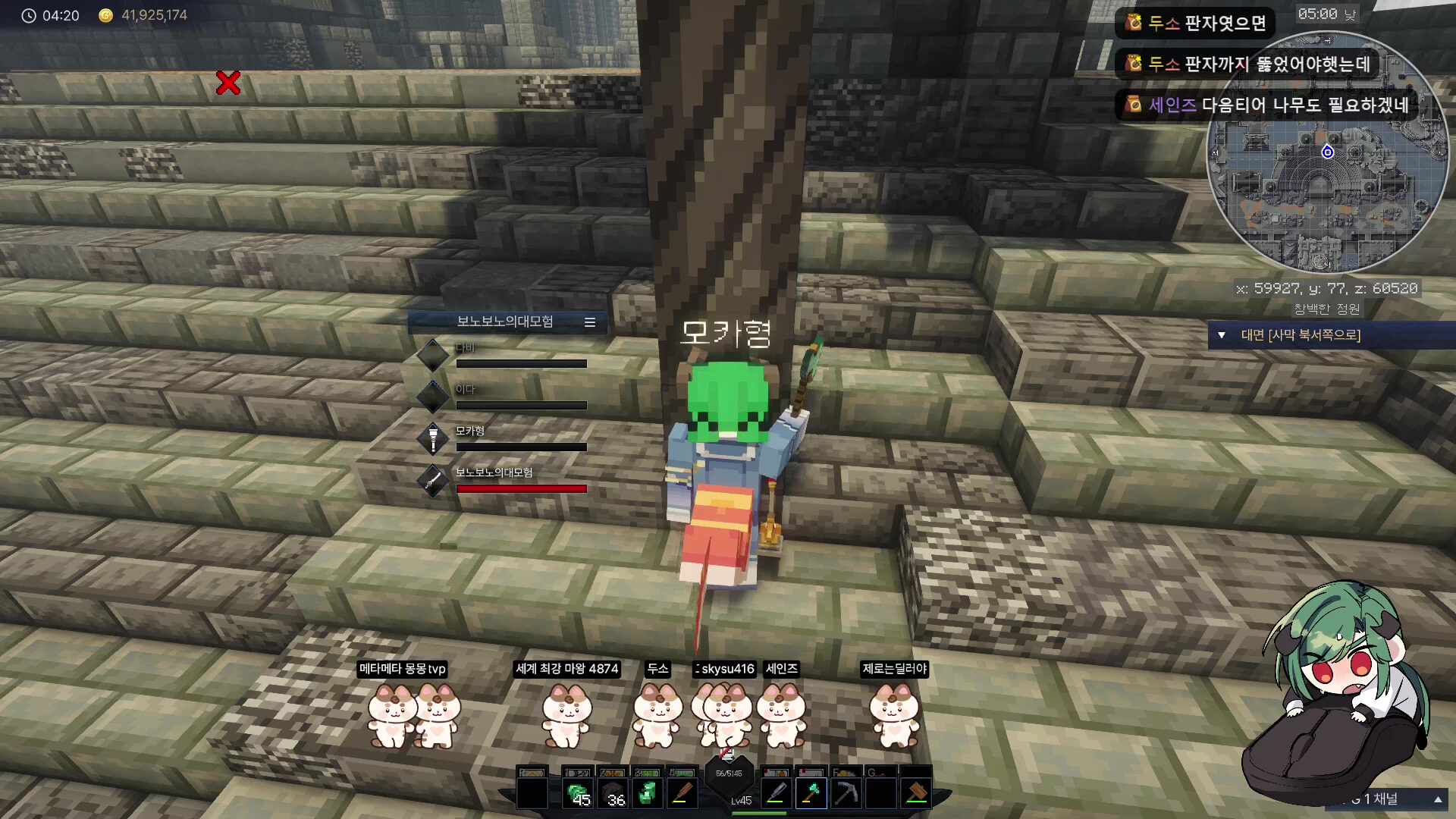
Task: Select the green hatchet tool in the hotbar
Action: pos(811,792)
